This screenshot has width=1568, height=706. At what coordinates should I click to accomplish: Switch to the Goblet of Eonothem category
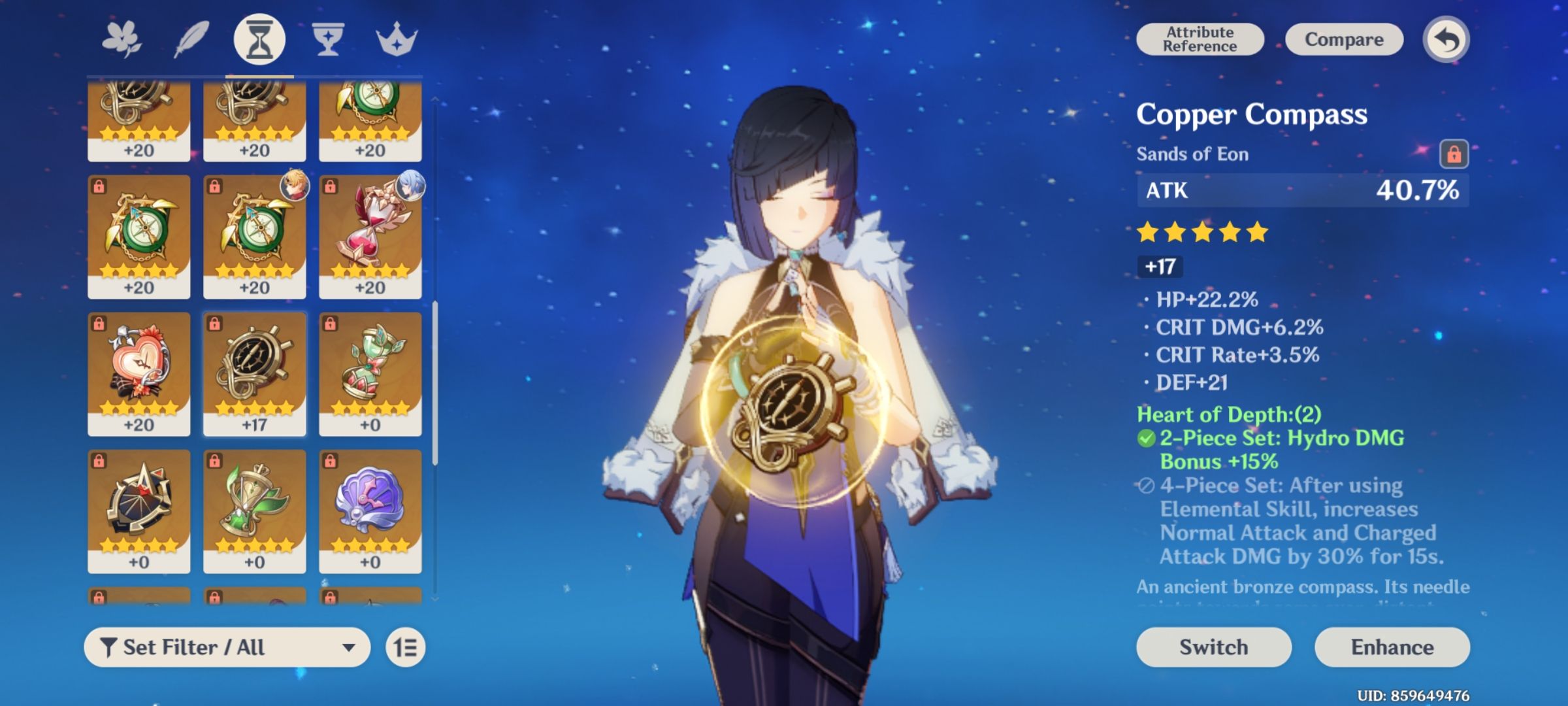click(327, 38)
